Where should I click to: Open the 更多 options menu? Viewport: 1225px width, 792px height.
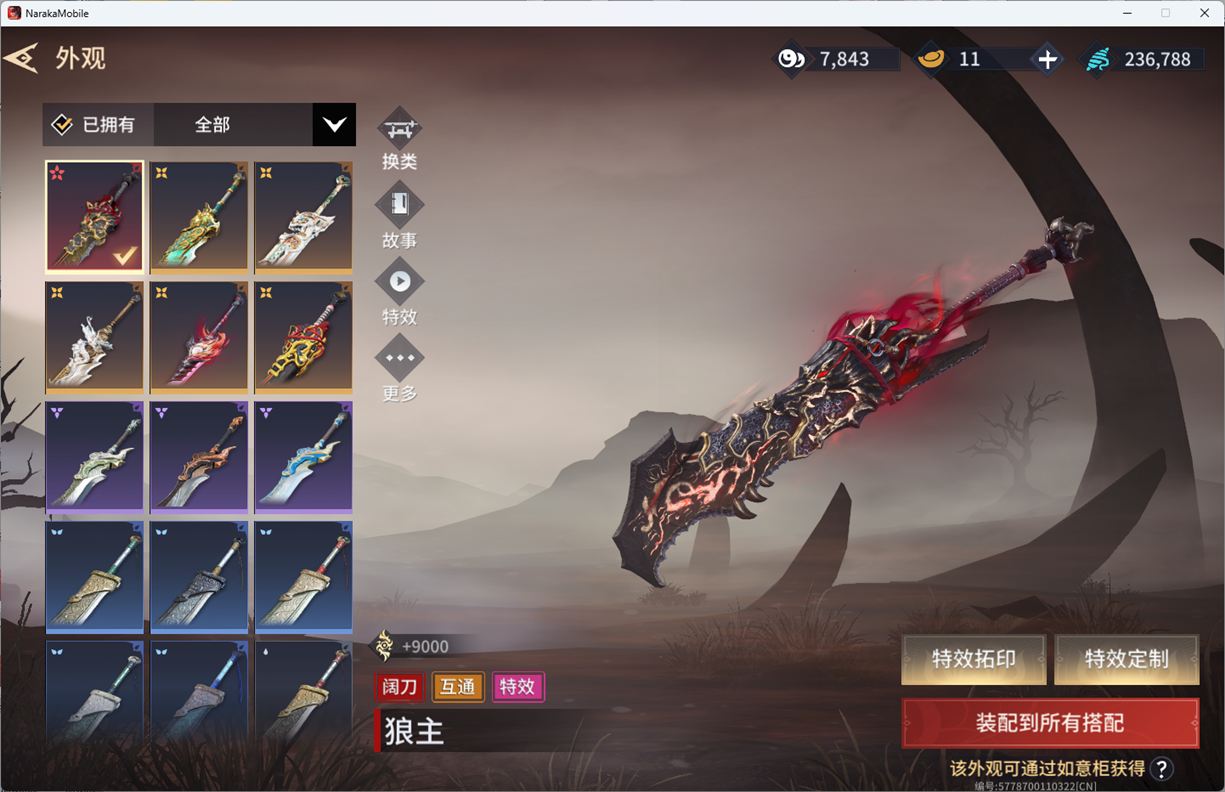tap(399, 358)
